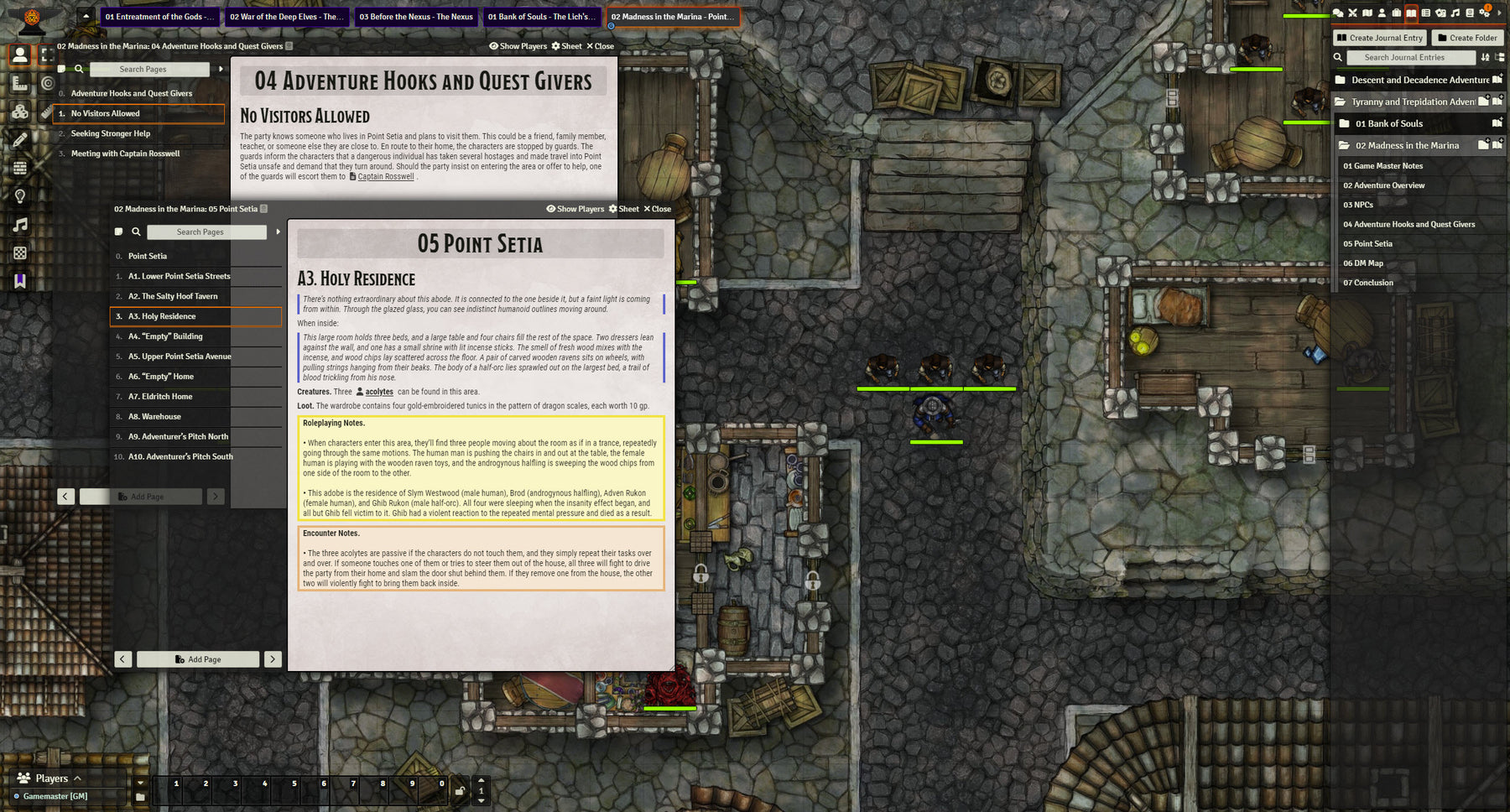Close the Point Setia journal window
The width and height of the screenshot is (1510, 812).
click(x=657, y=209)
